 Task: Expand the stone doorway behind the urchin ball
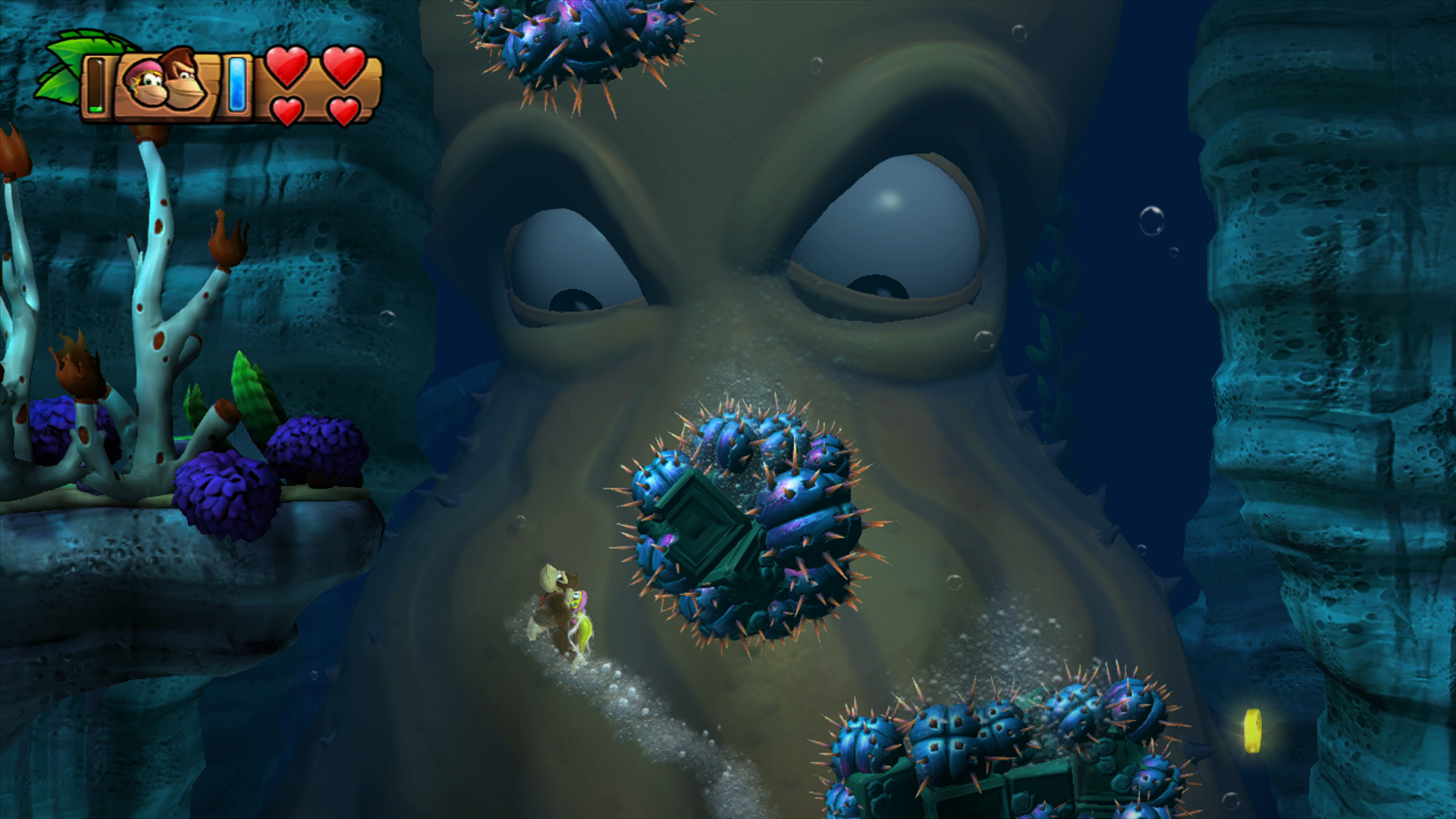[701, 523]
